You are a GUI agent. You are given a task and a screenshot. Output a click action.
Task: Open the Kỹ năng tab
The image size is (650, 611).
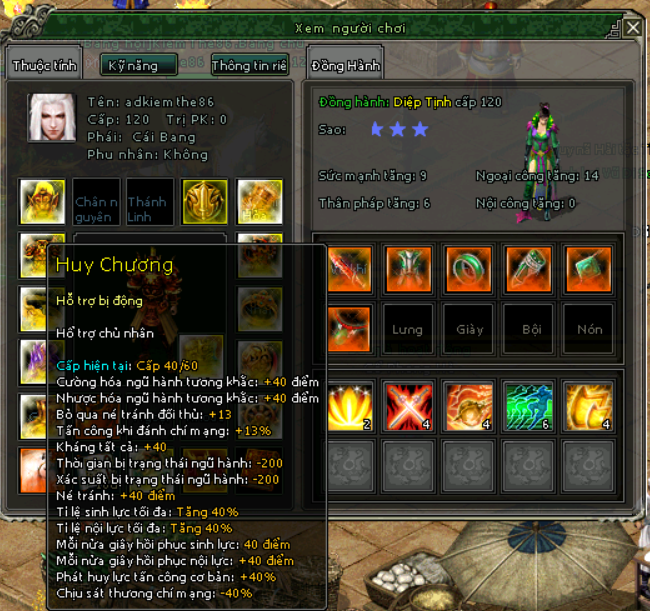(139, 66)
